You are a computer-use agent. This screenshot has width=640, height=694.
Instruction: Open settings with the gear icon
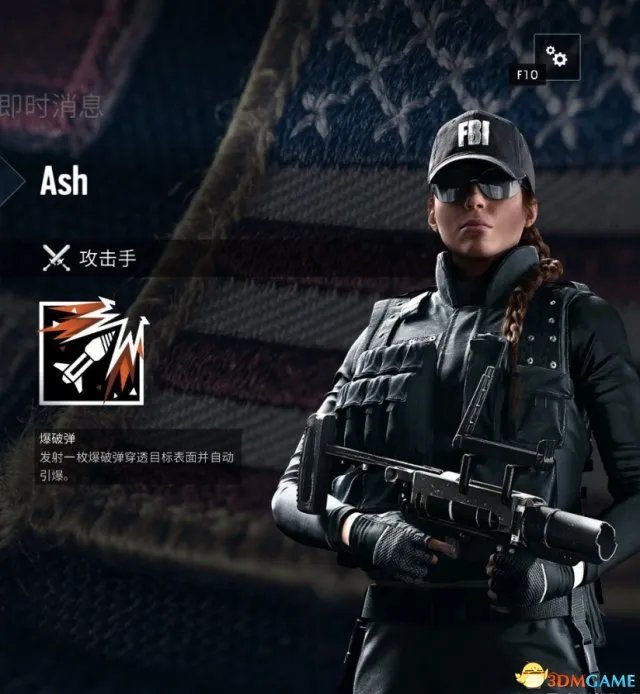[x=557, y=57]
